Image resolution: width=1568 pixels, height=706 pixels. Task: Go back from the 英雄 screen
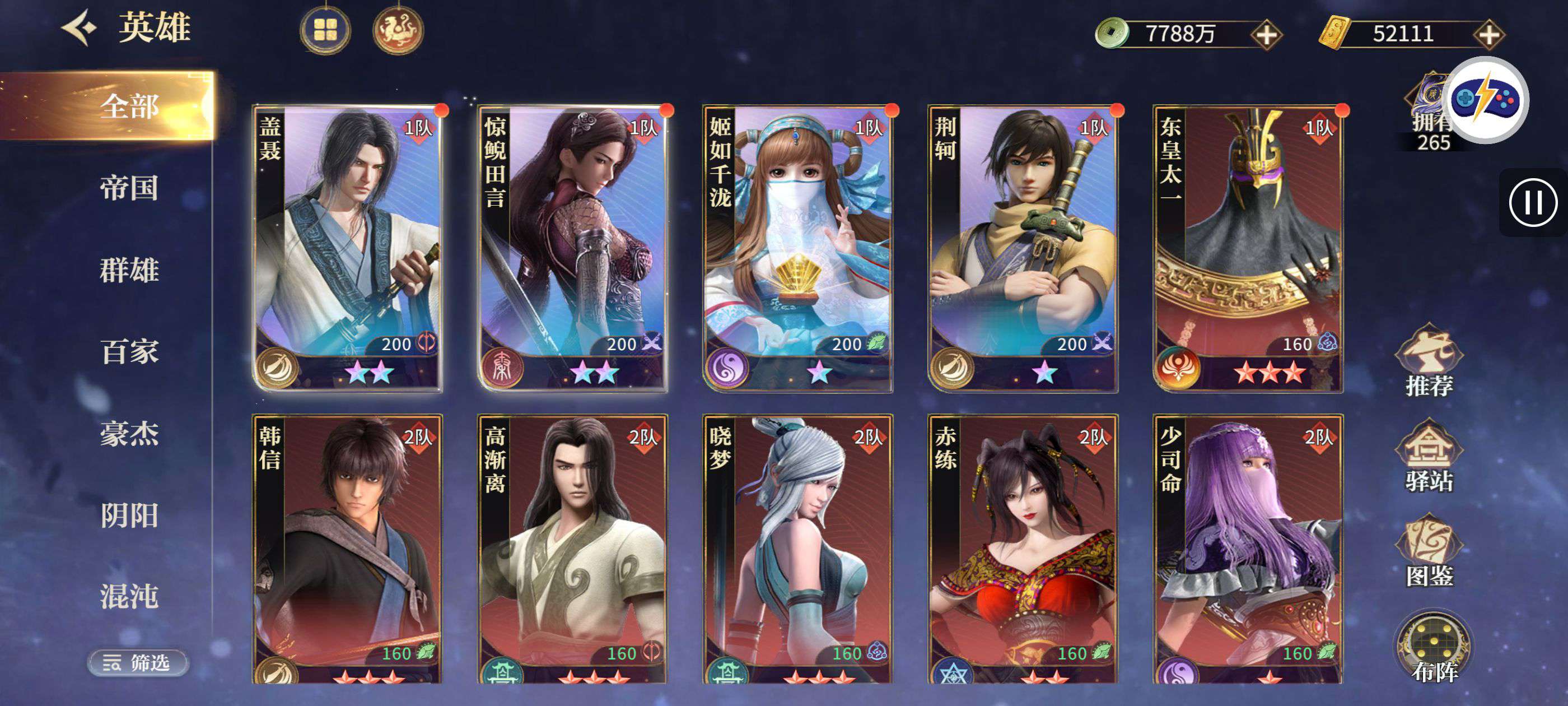coord(80,27)
